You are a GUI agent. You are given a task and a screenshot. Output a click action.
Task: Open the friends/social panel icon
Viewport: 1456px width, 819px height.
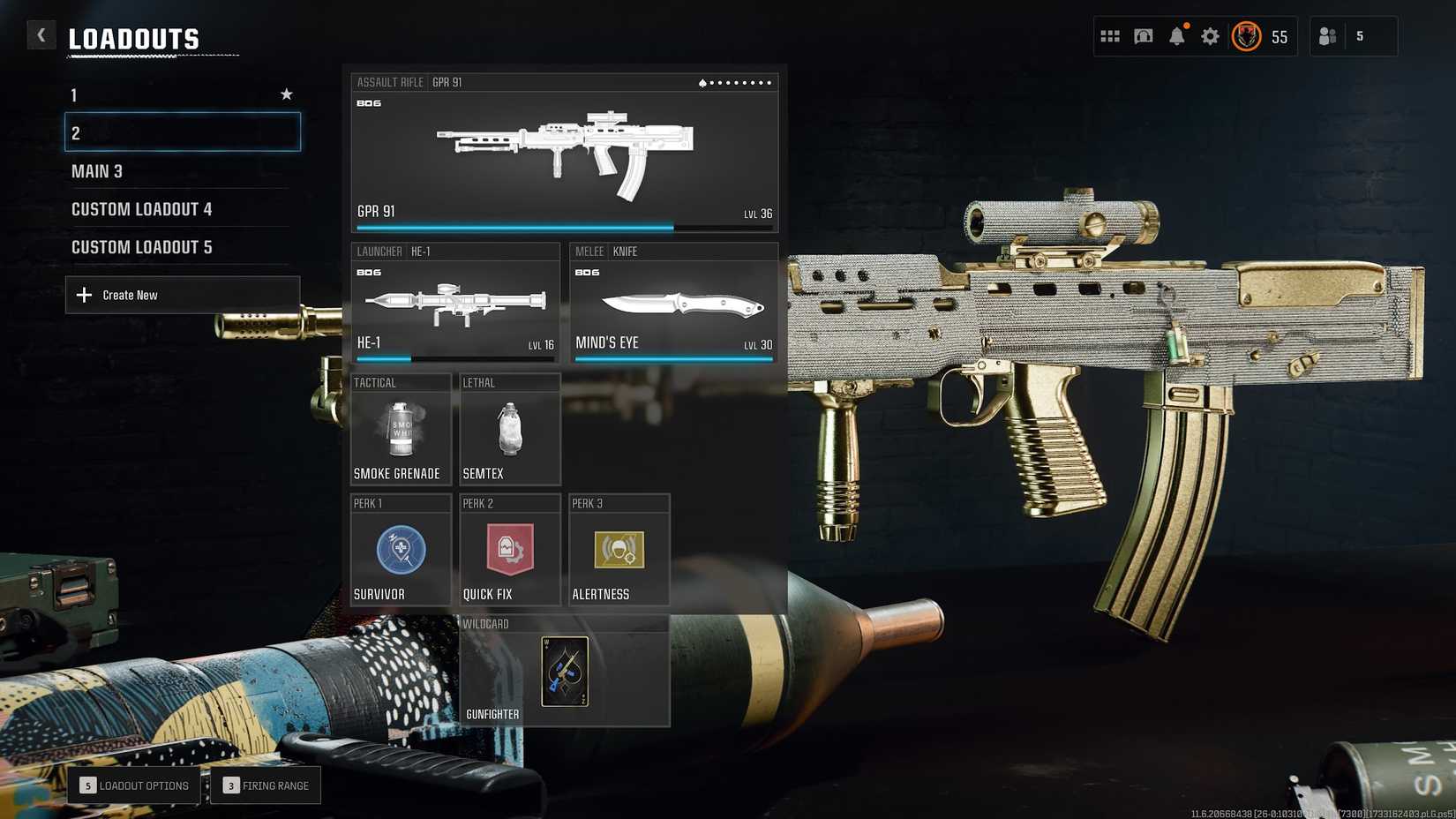(1326, 36)
